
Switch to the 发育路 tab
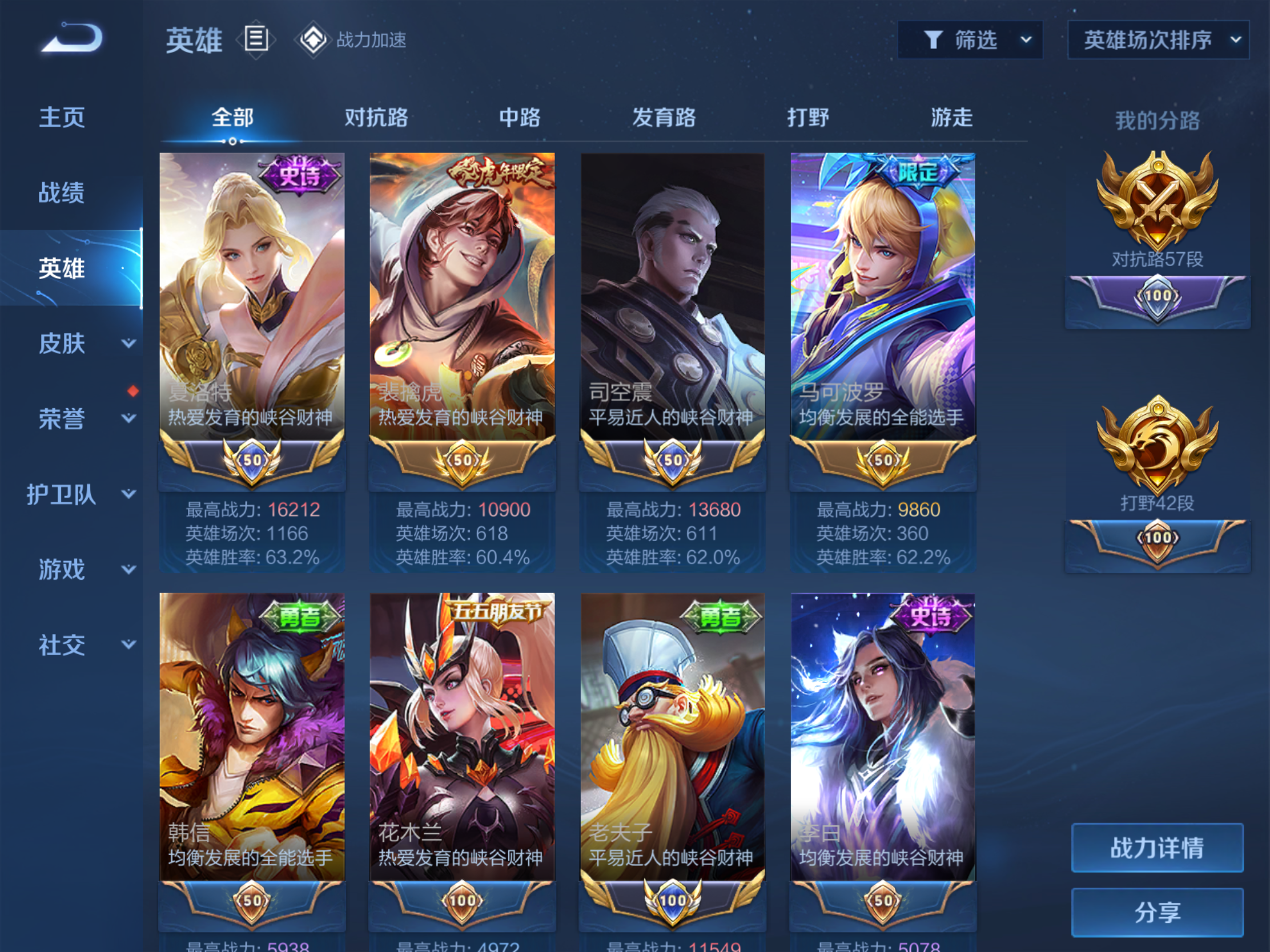(x=663, y=118)
